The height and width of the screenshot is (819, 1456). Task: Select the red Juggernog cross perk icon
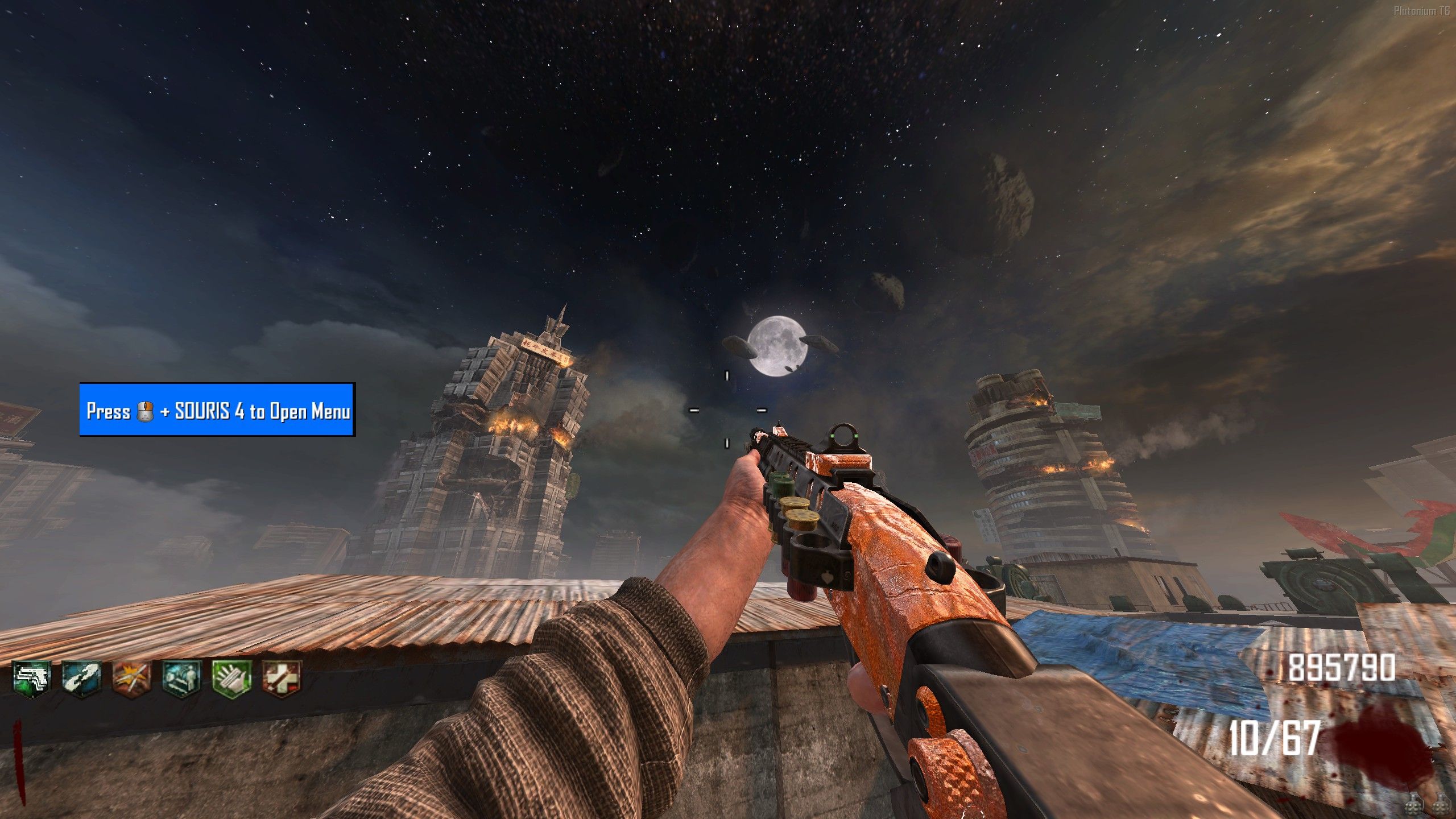tap(282, 679)
